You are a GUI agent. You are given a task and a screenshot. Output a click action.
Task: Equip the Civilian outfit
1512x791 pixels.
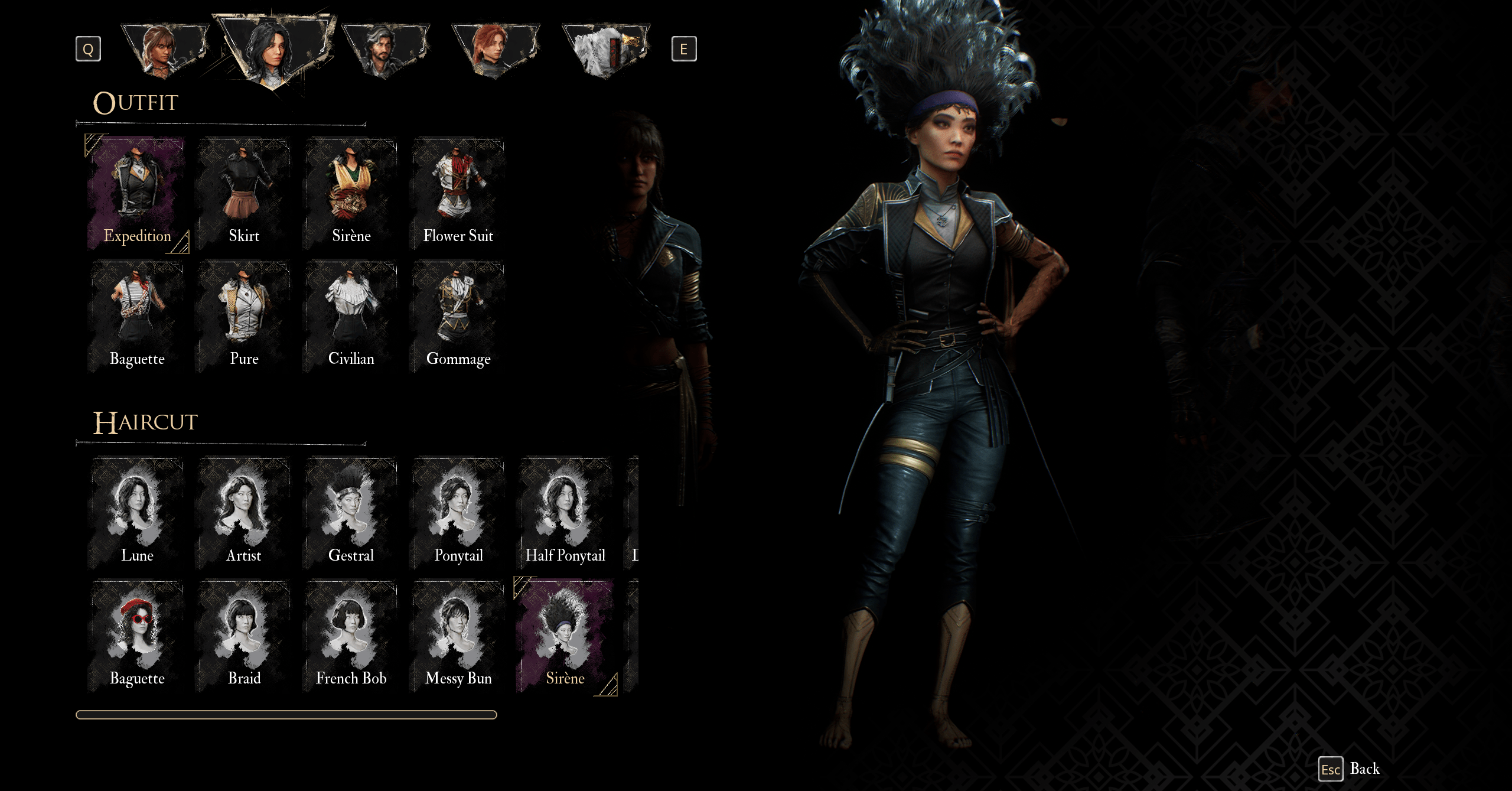351,316
